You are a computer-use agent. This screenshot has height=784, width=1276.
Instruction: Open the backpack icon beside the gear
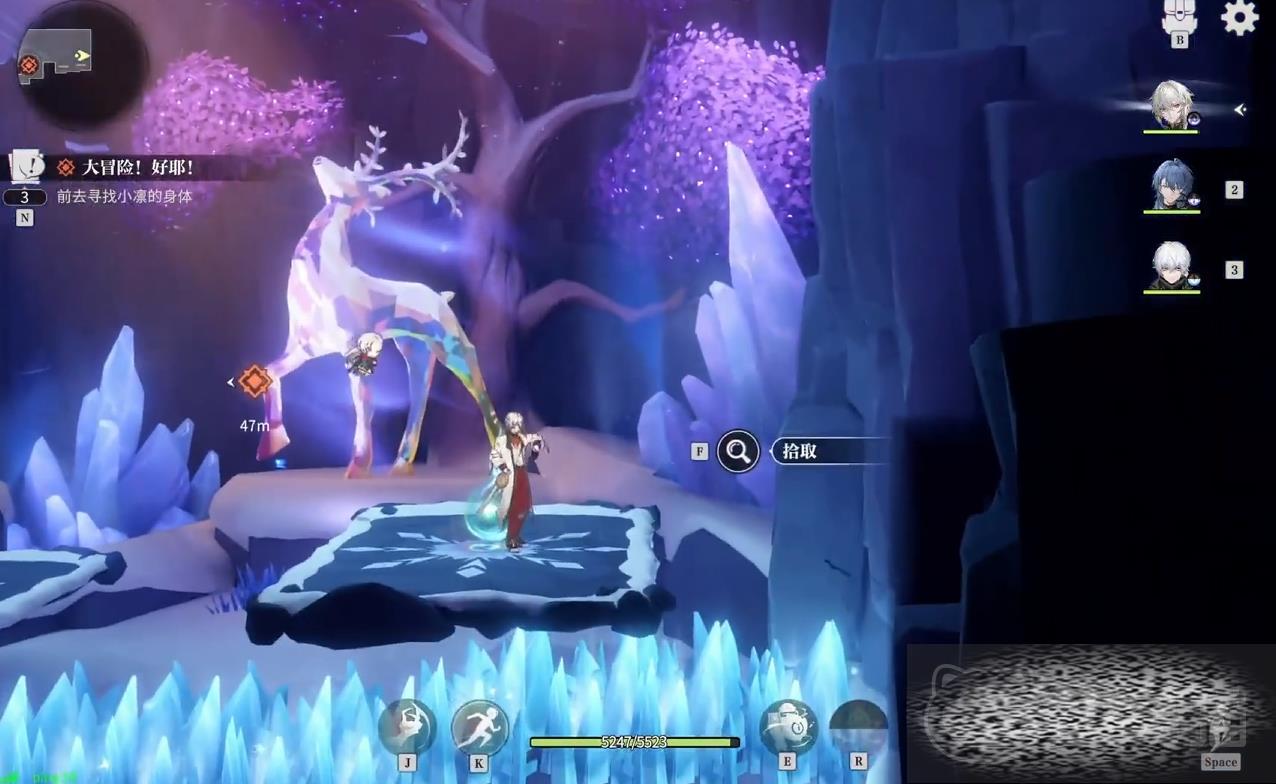pyautogui.click(x=1180, y=17)
